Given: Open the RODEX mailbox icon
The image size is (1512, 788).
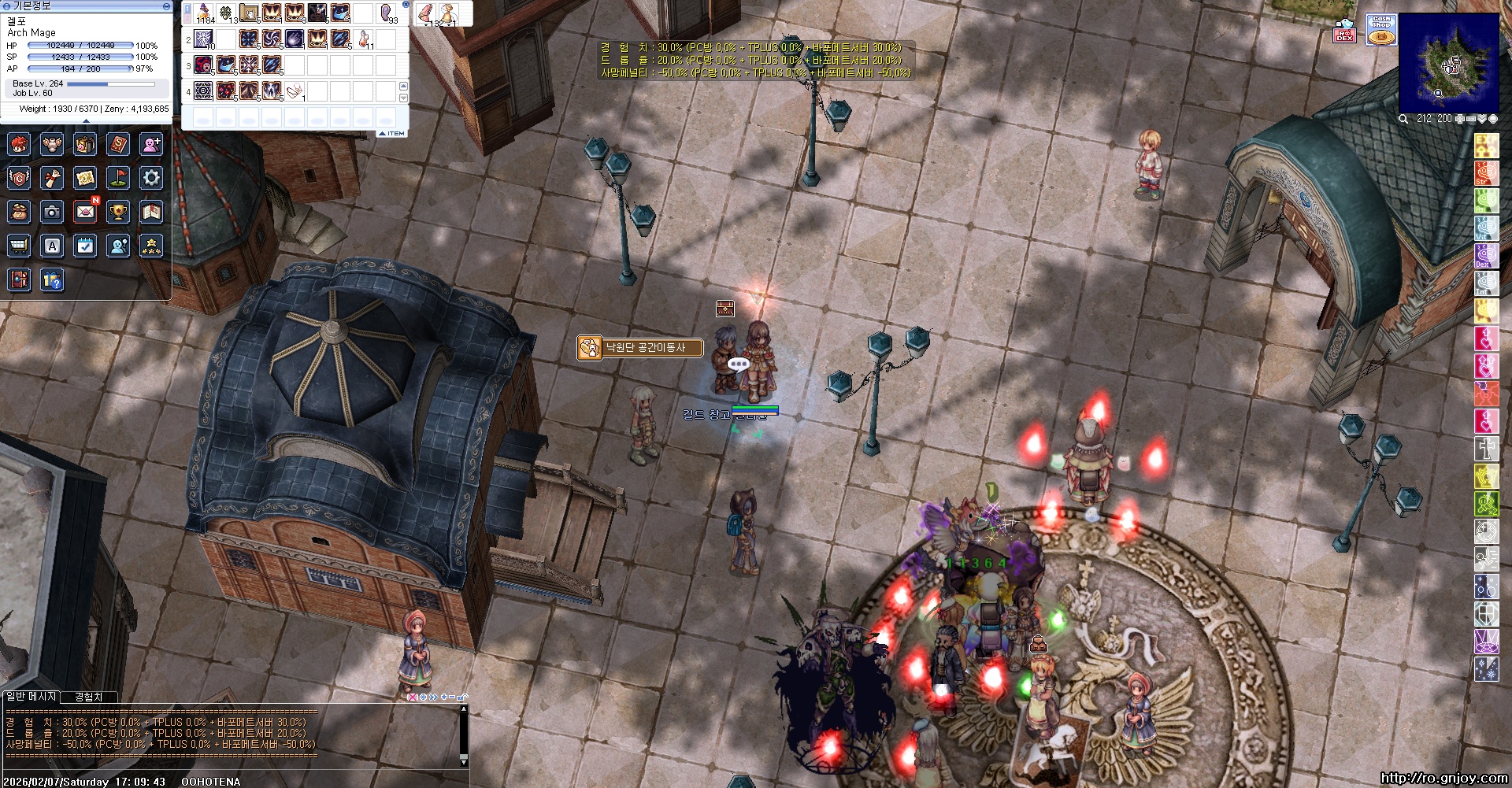Looking at the screenshot, I should click(1345, 31).
